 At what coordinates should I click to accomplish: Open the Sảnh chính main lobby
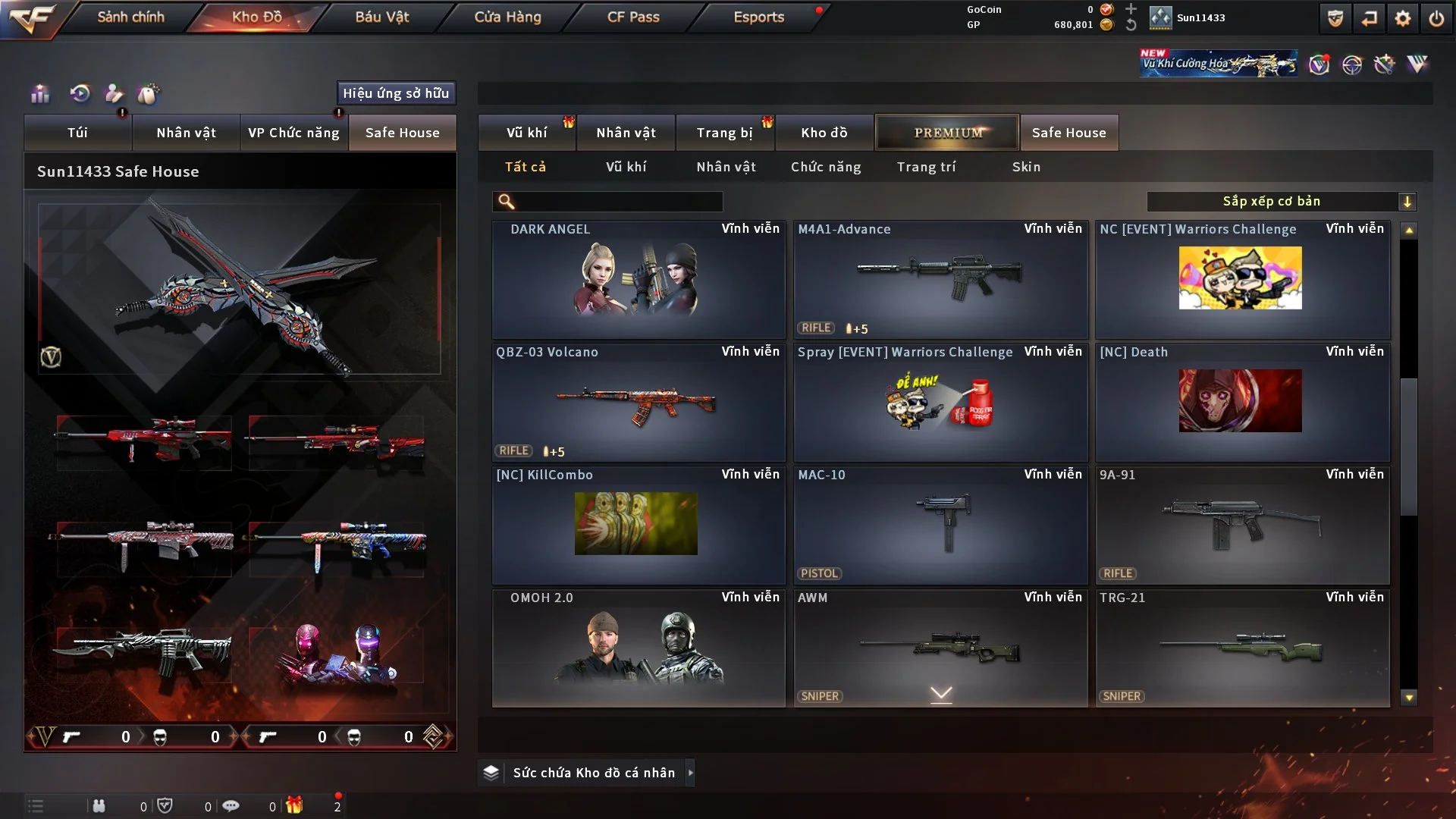click(130, 17)
